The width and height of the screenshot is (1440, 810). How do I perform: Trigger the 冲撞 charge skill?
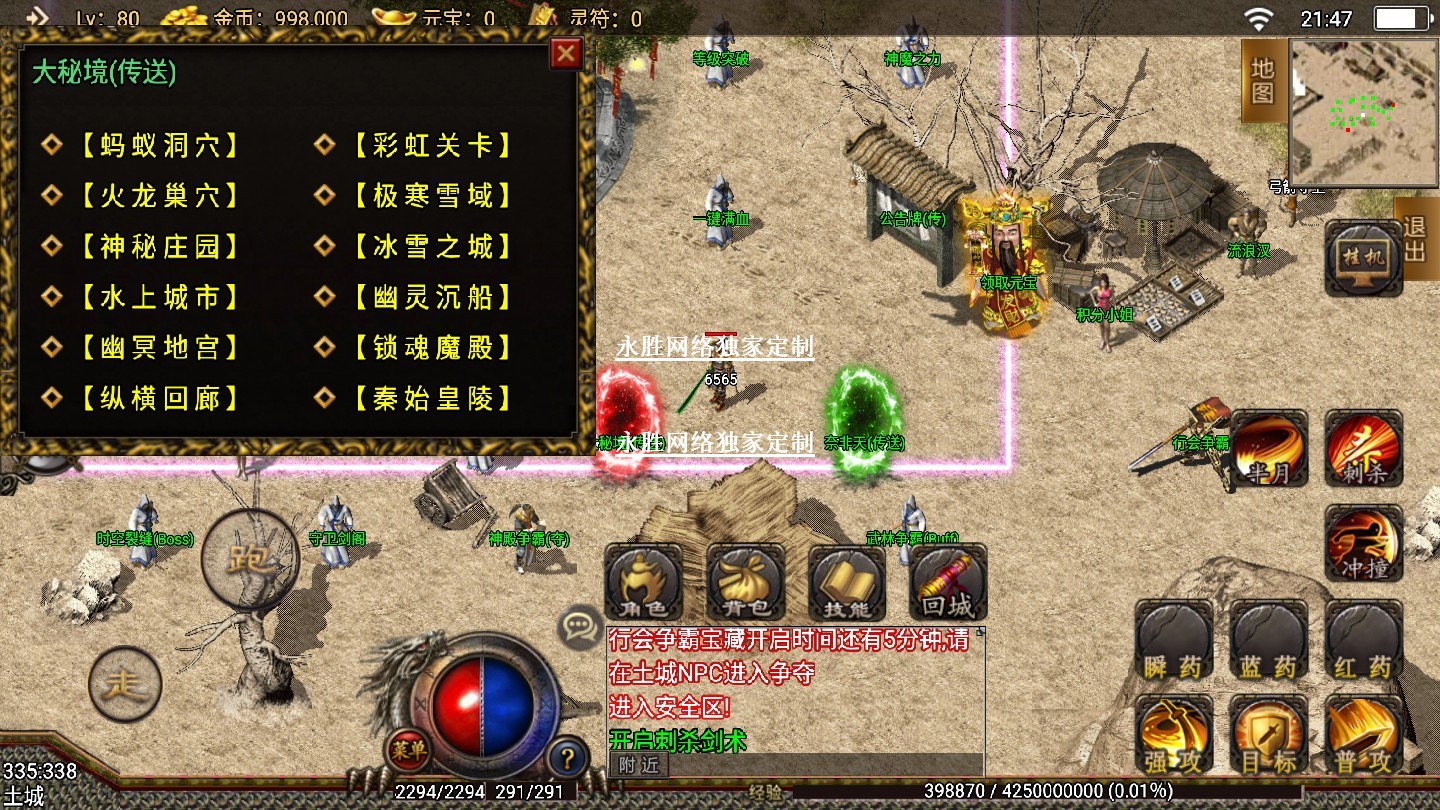click(x=1363, y=544)
